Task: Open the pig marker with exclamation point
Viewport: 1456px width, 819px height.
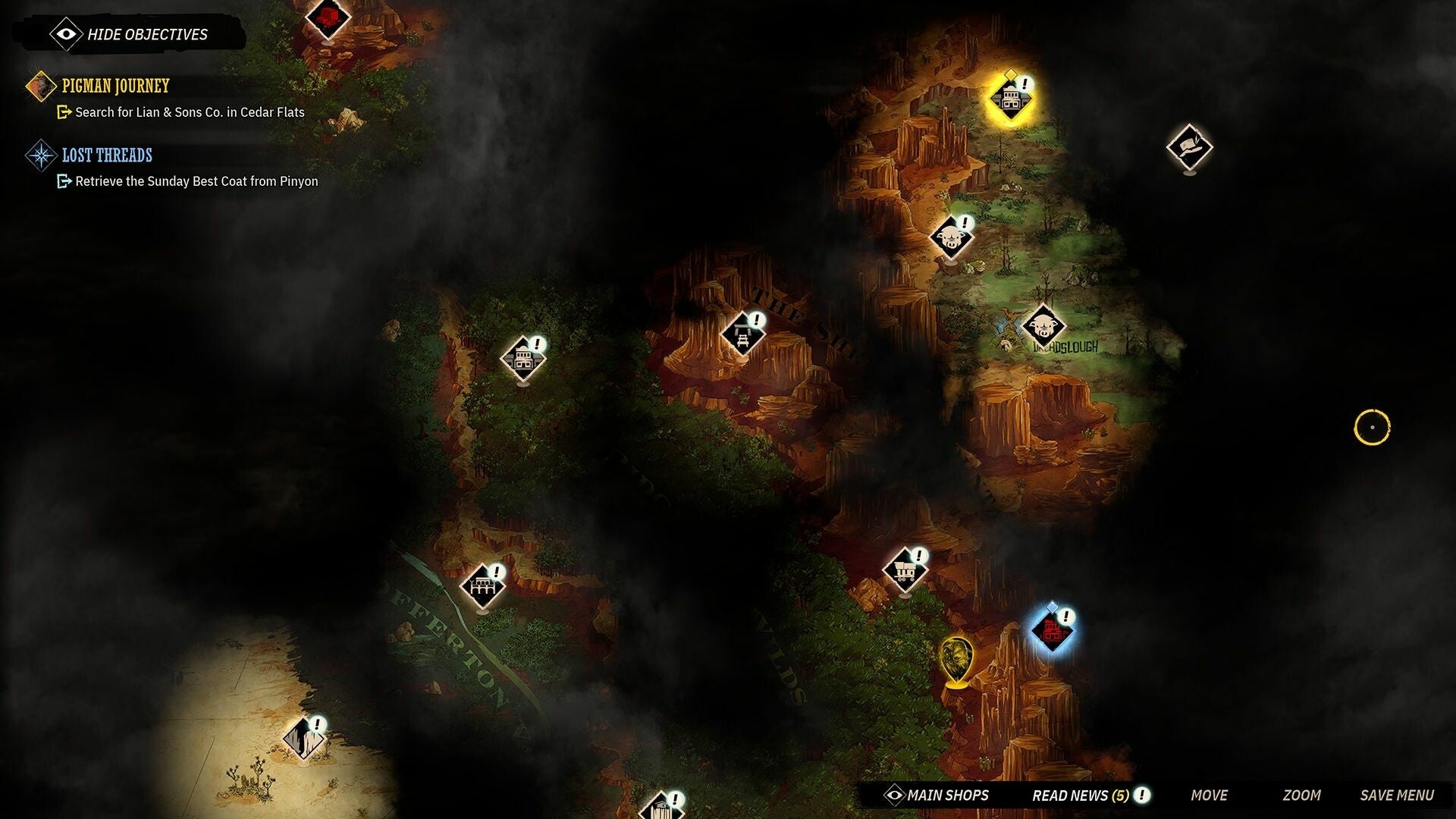Action: (x=949, y=237)
